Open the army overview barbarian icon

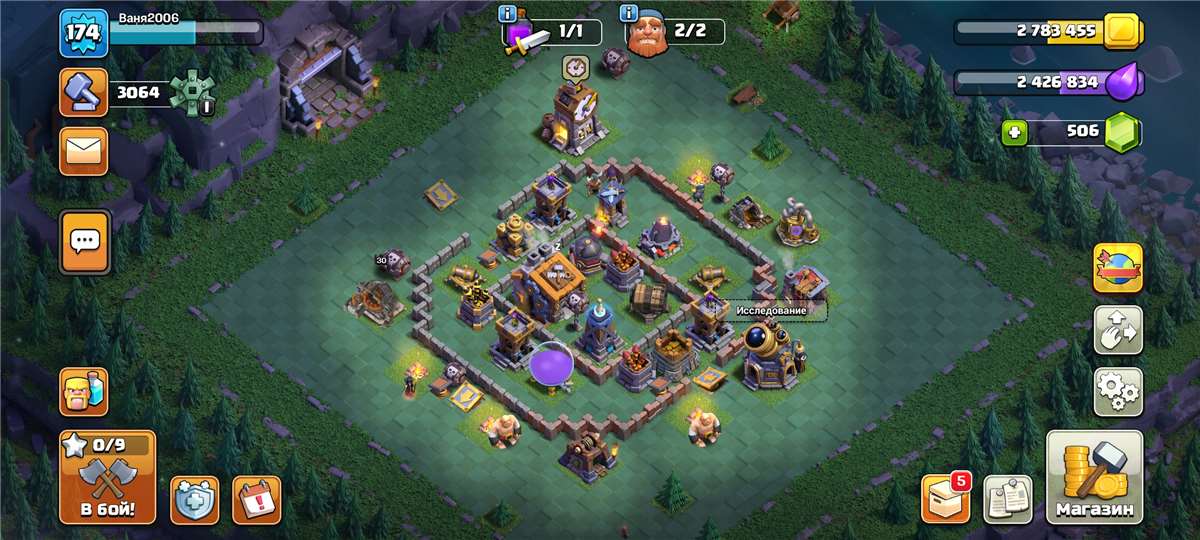(x=84, y=391)
